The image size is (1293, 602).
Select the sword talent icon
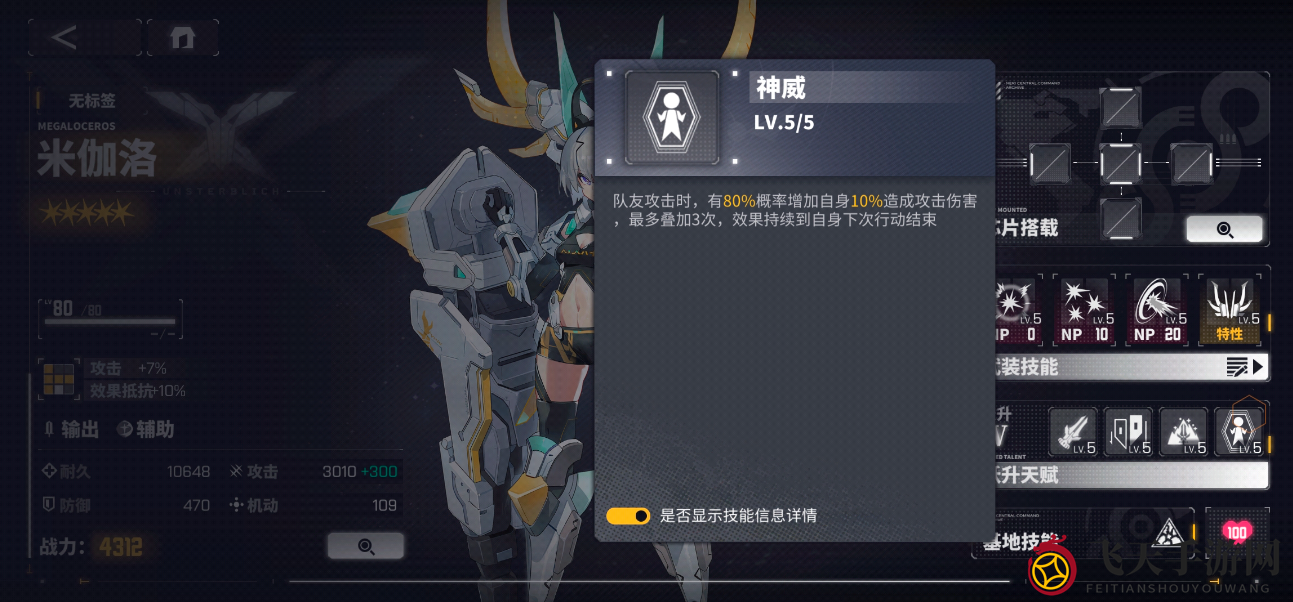[x=1073, y=432]
